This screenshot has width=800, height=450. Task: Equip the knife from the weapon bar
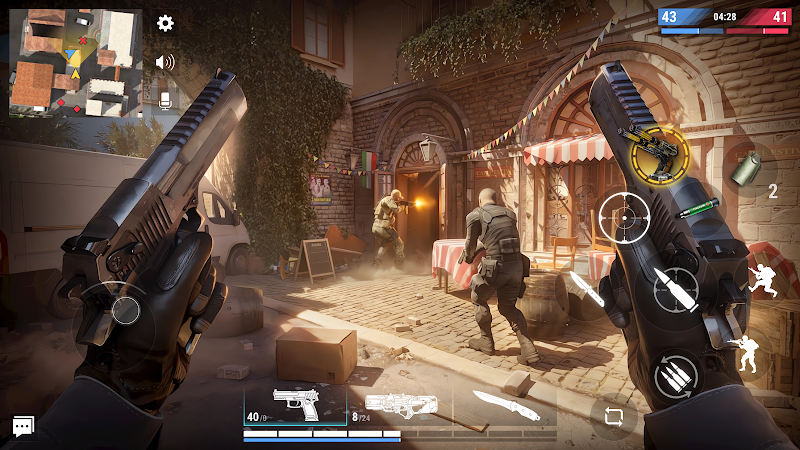[505, 405]
